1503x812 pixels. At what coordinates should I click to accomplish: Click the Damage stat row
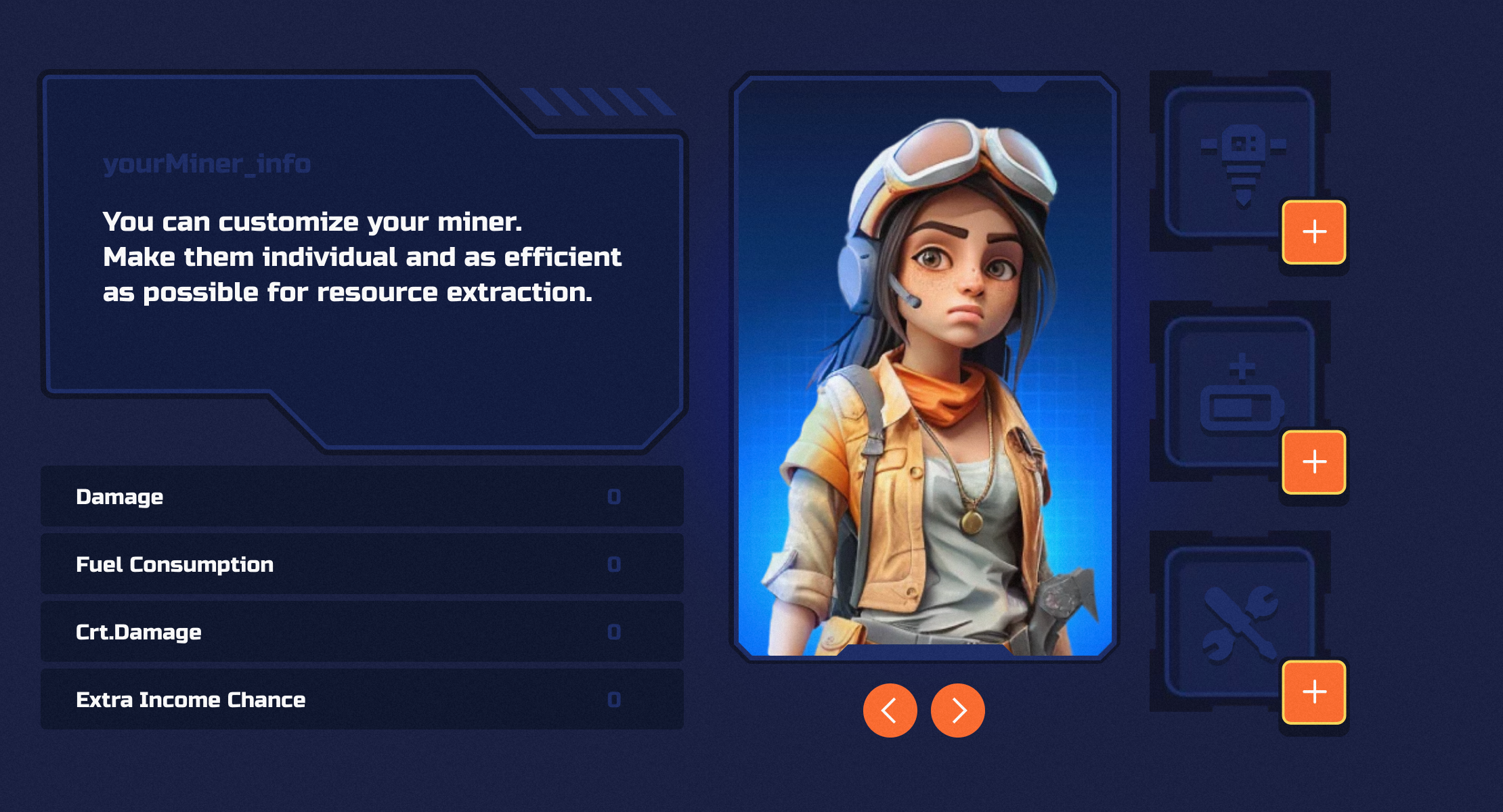coord(362,497)
